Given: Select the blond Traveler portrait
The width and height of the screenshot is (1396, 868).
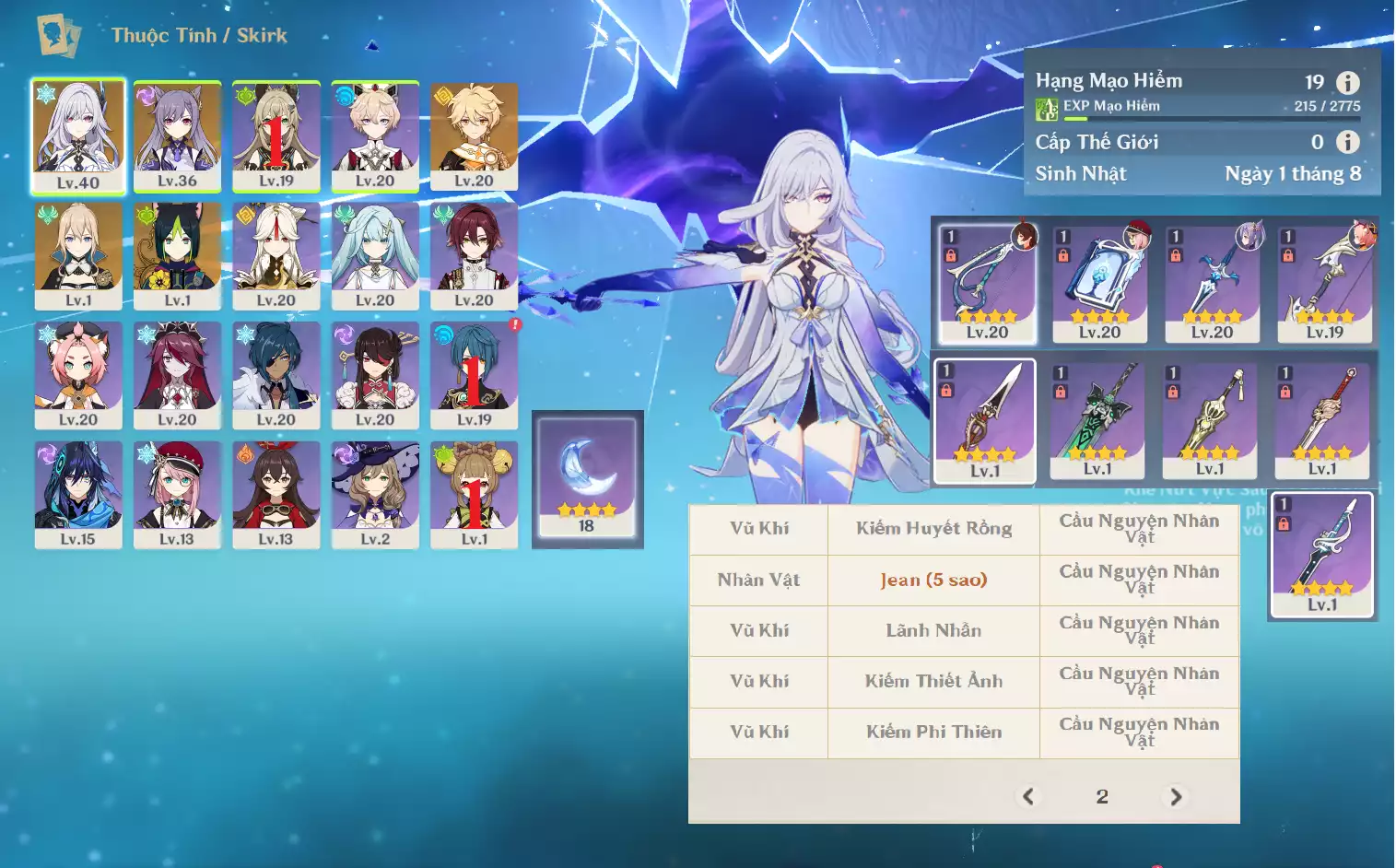Looking at the screenshot, I should (x=474, y=135).
